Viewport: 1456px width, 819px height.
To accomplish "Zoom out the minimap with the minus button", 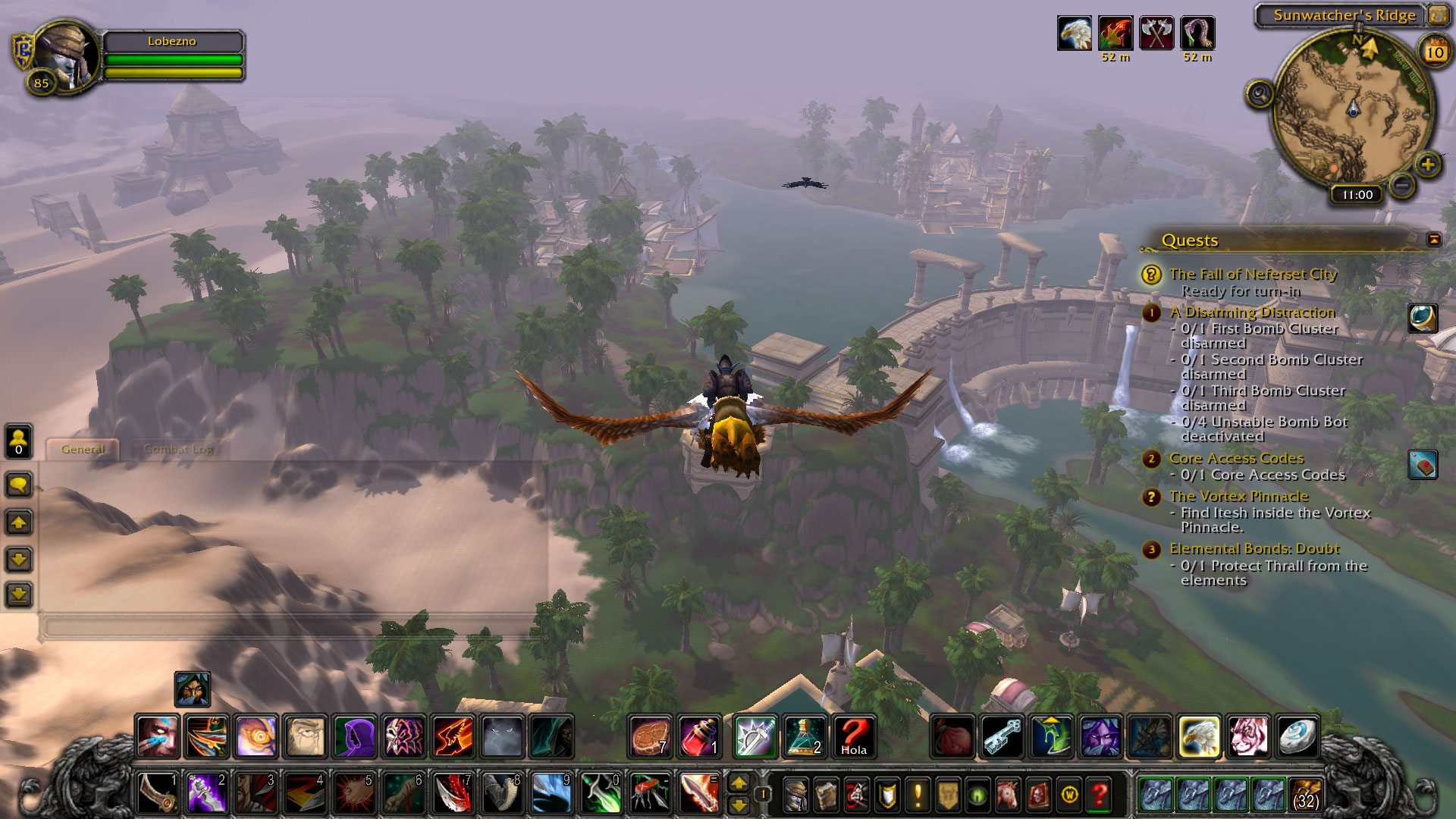I will tap(1402, 184).
